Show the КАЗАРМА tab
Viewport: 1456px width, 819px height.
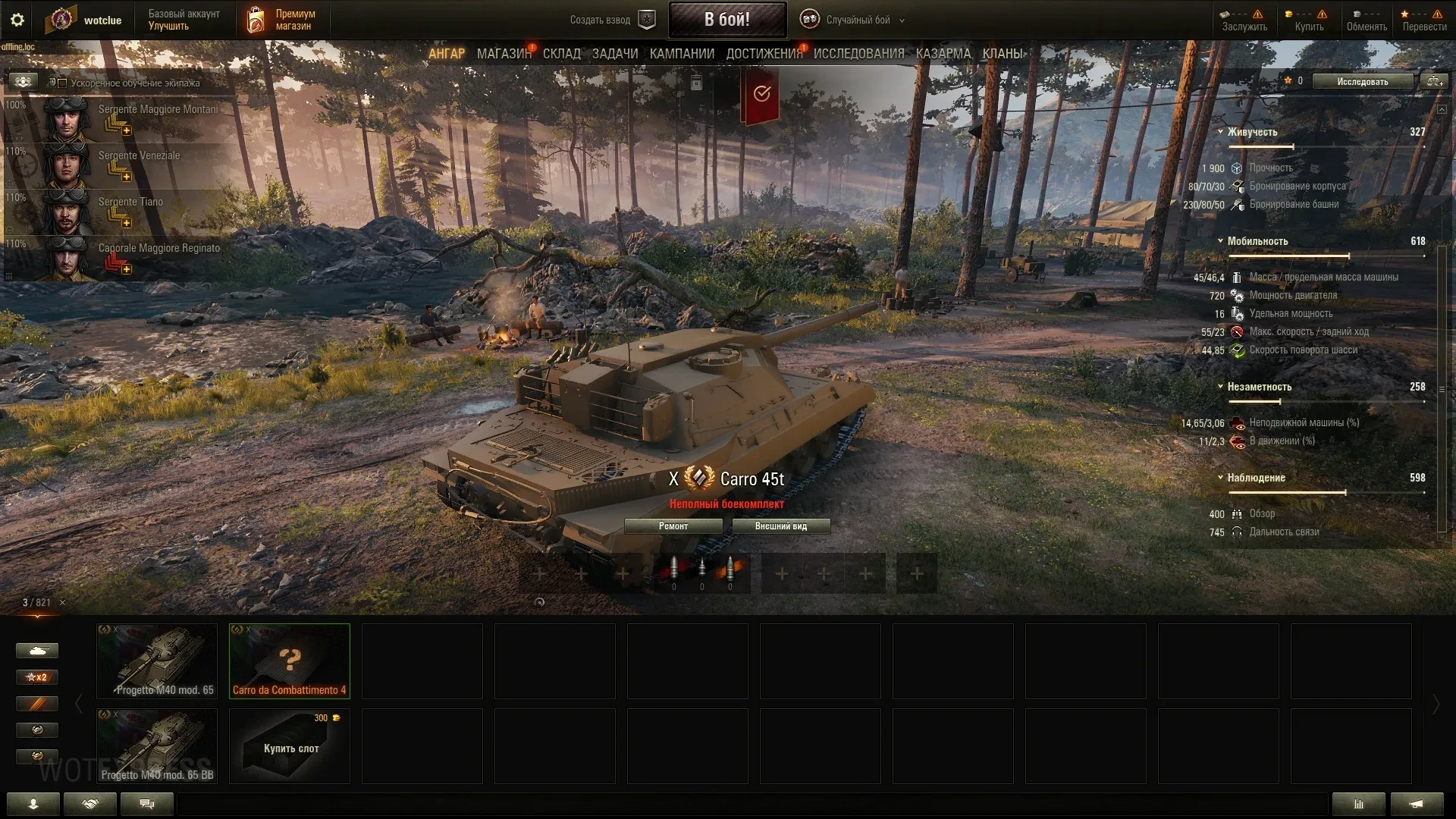point(943,54)
